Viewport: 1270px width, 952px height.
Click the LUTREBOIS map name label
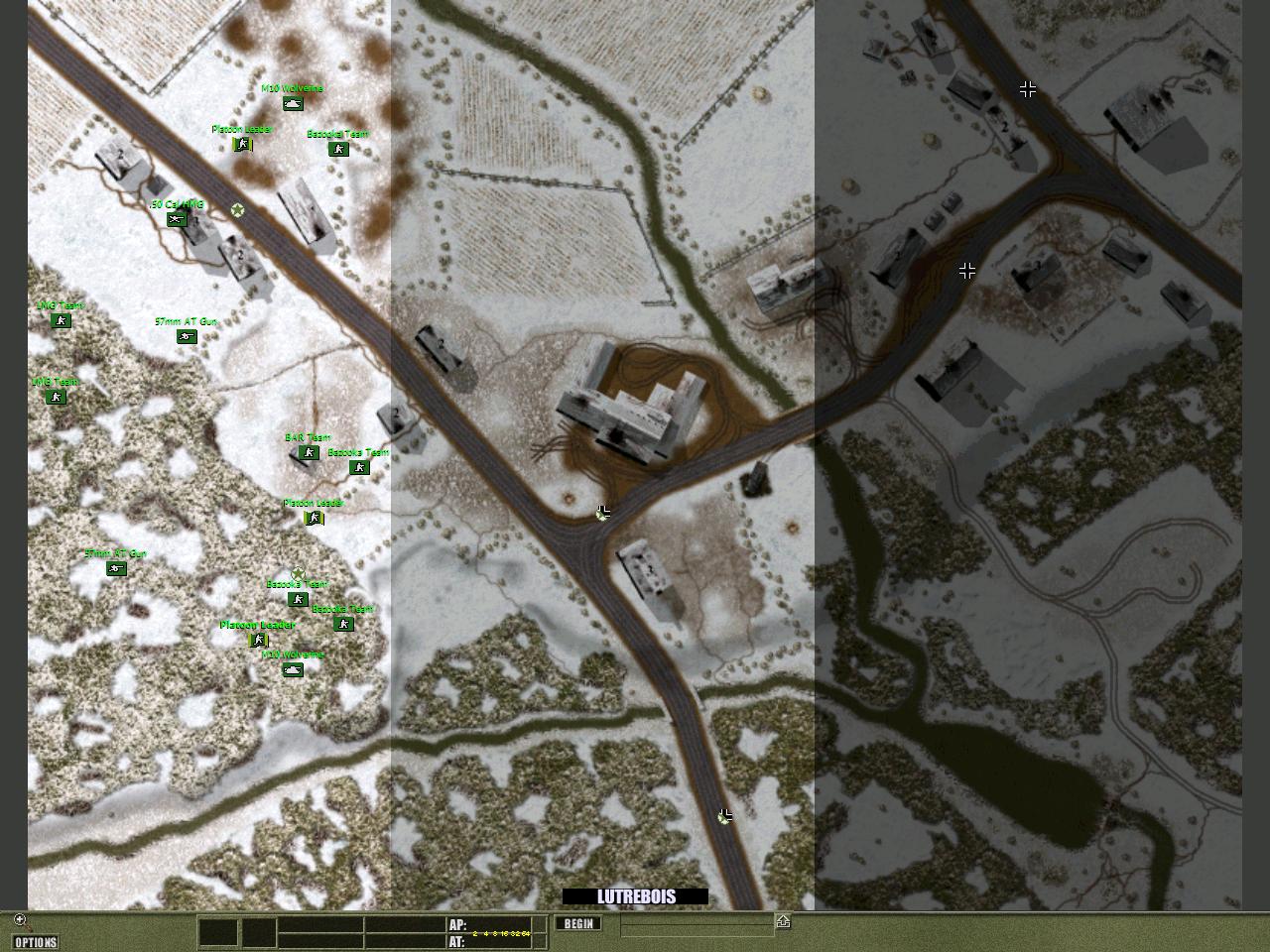635,894
